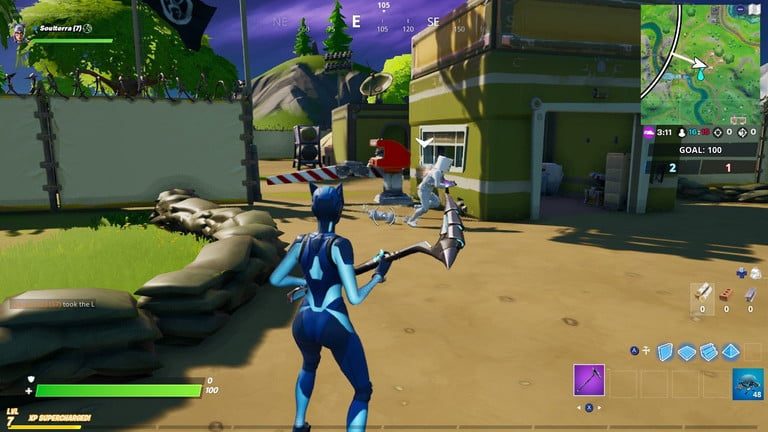Select the purple pickaxe inventory slot

(589, 380)
